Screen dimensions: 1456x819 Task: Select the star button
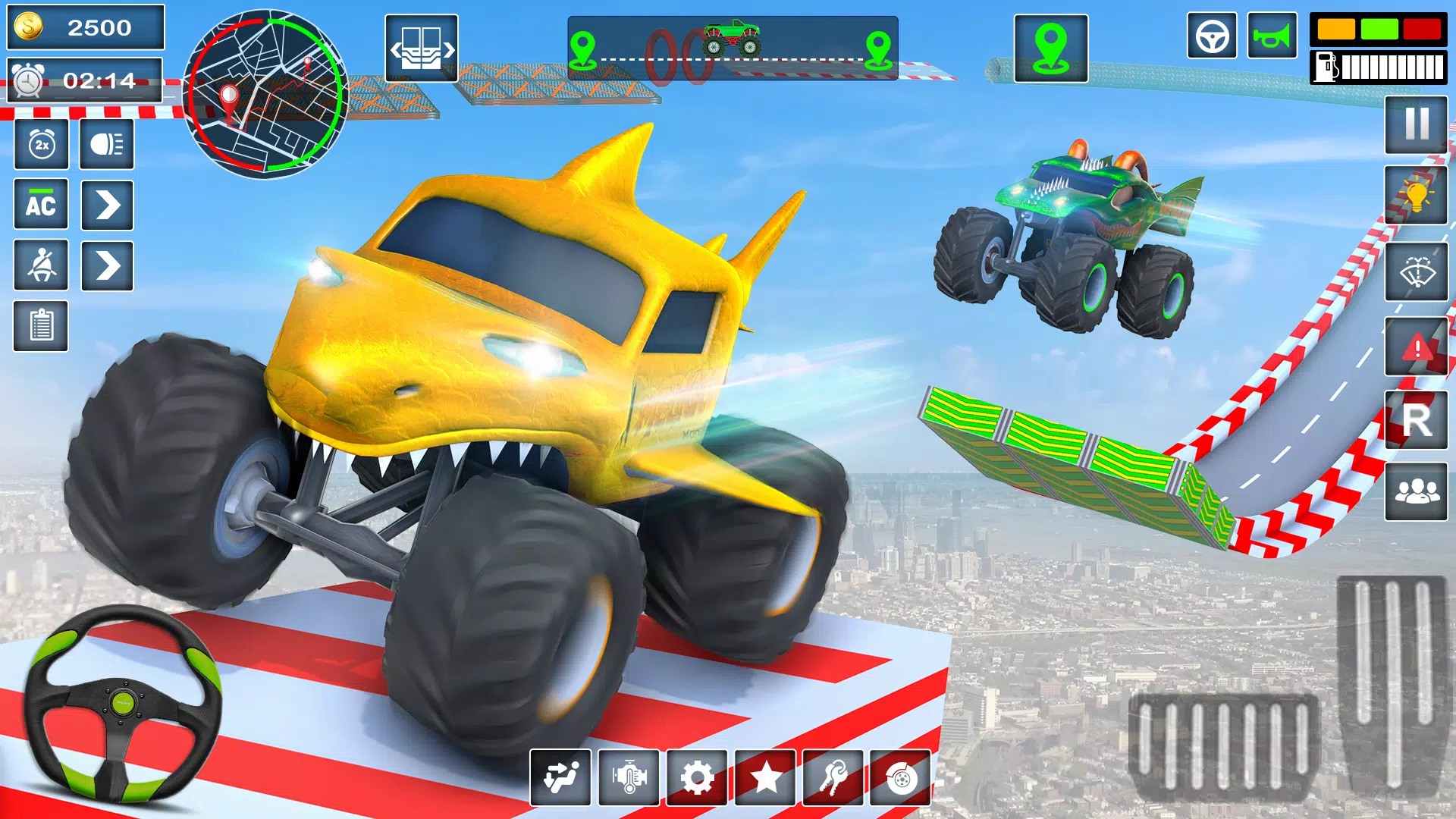click(x=765, y=778)
